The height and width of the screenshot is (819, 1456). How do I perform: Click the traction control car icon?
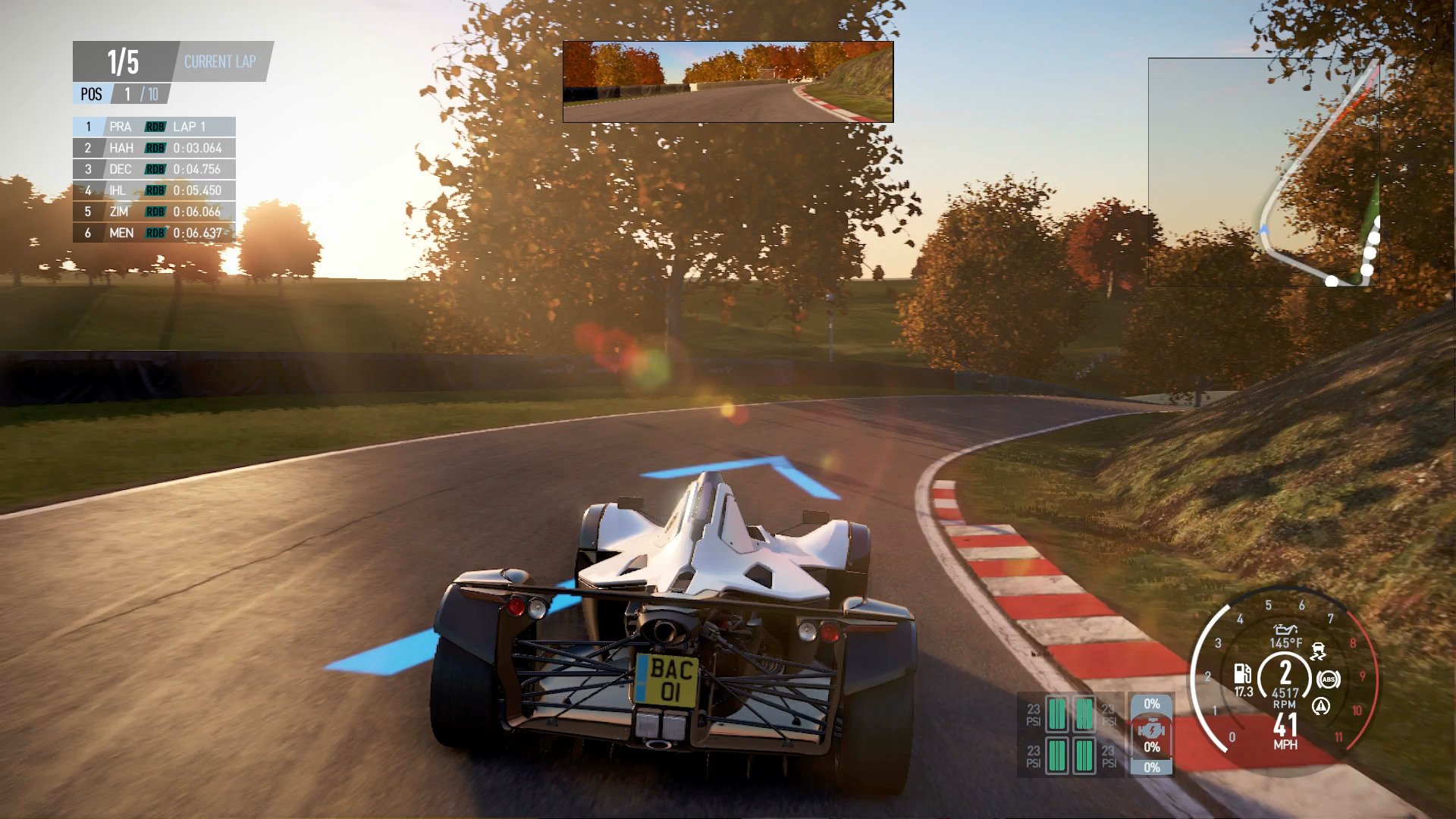(x=1319, y=651)
